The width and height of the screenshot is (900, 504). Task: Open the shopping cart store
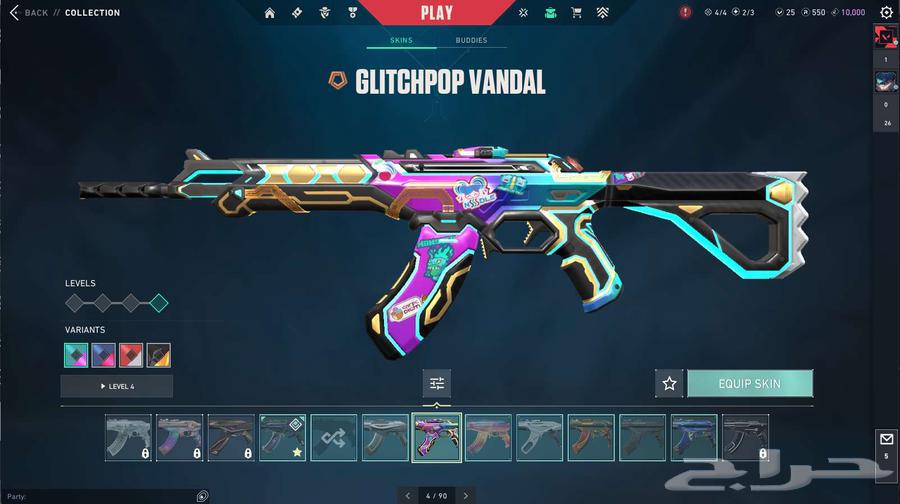[576, 13]
